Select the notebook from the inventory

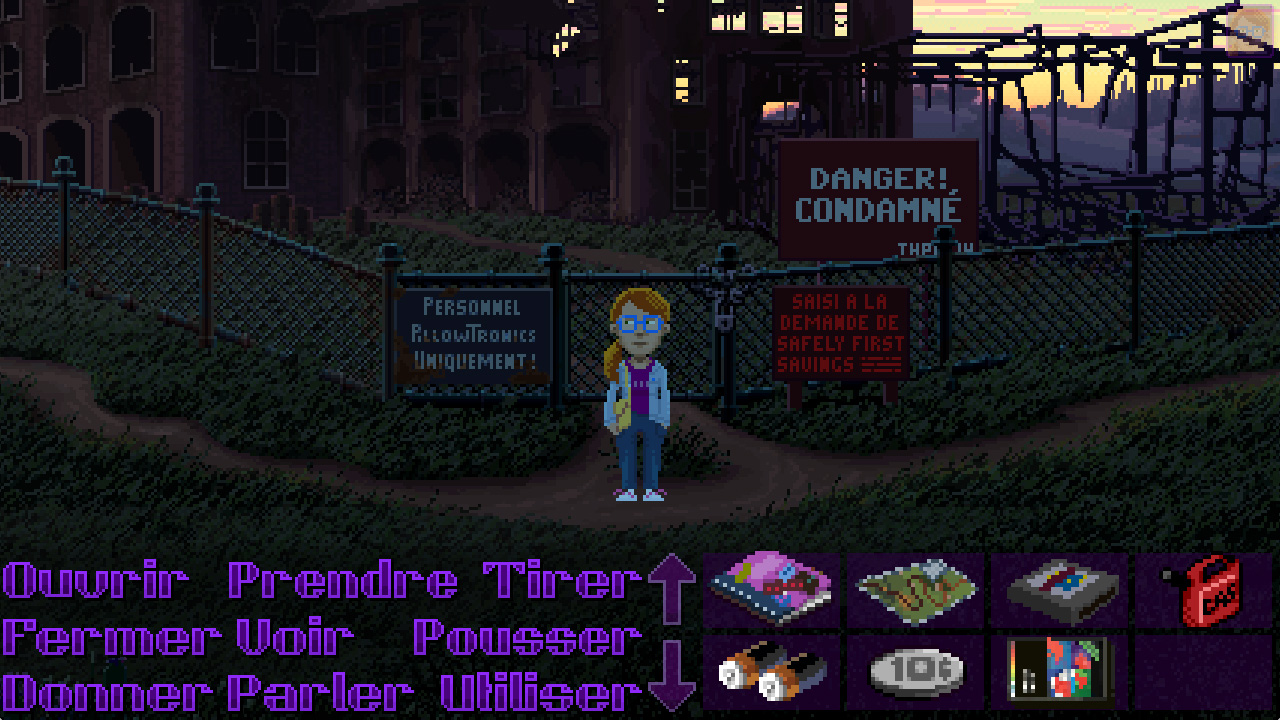pyautogui.click(x=770, y=590)
